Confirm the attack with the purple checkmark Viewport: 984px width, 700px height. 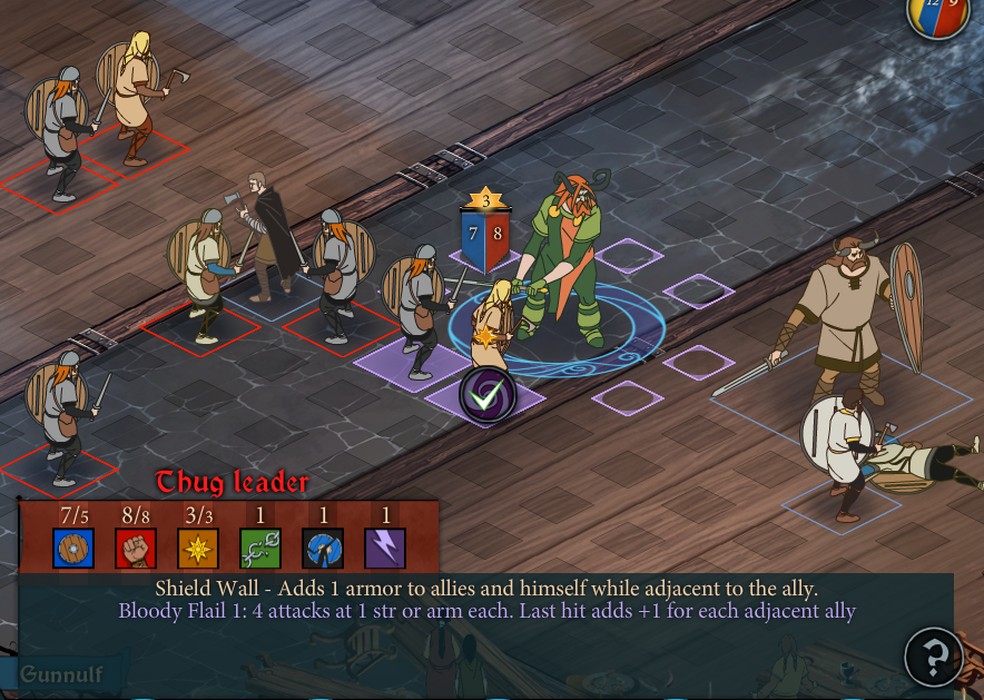[488, 396]
